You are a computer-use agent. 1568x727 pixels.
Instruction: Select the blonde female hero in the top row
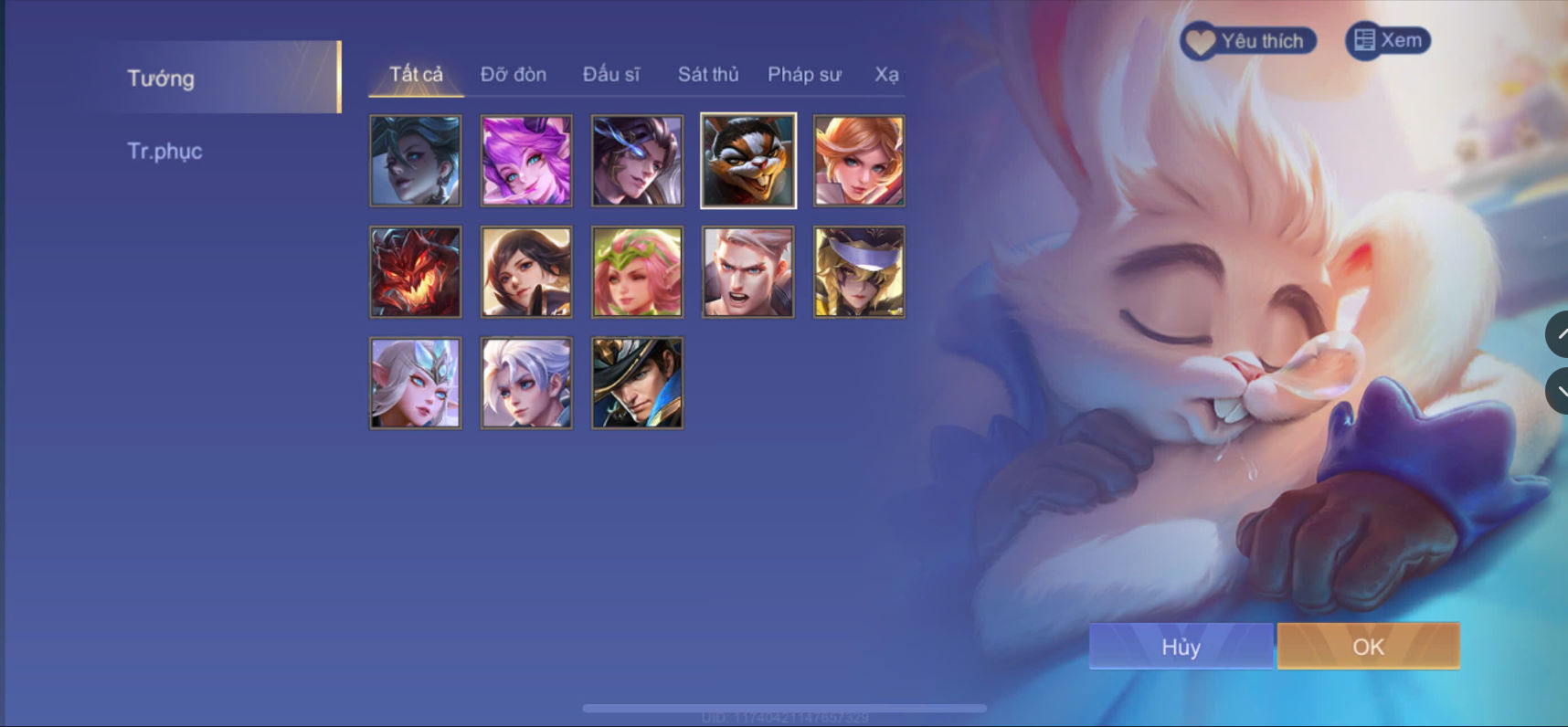tap(859, 161)
